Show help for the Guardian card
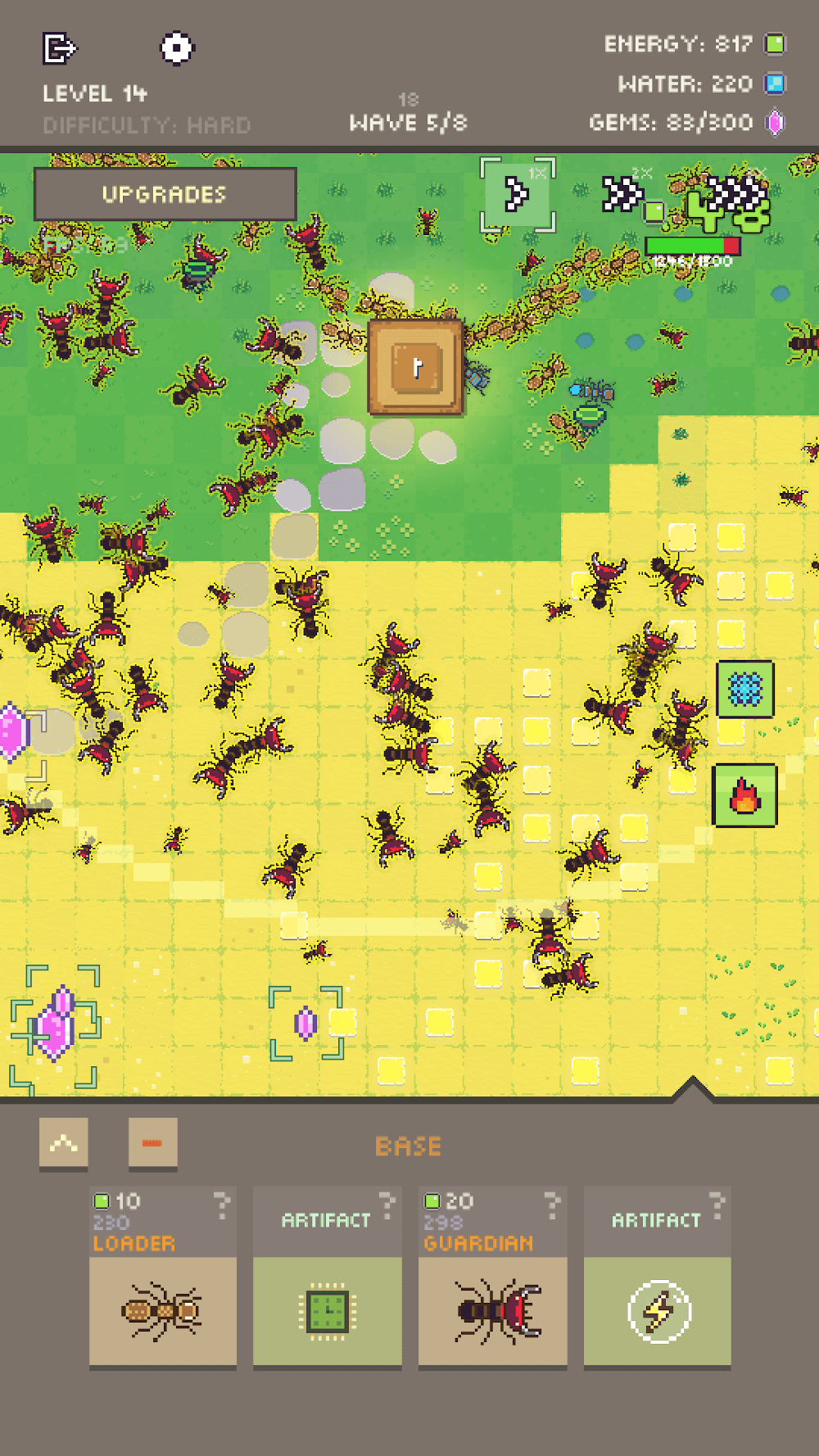This screenshot has height=1456, width=819. (x=553, y=1204)
